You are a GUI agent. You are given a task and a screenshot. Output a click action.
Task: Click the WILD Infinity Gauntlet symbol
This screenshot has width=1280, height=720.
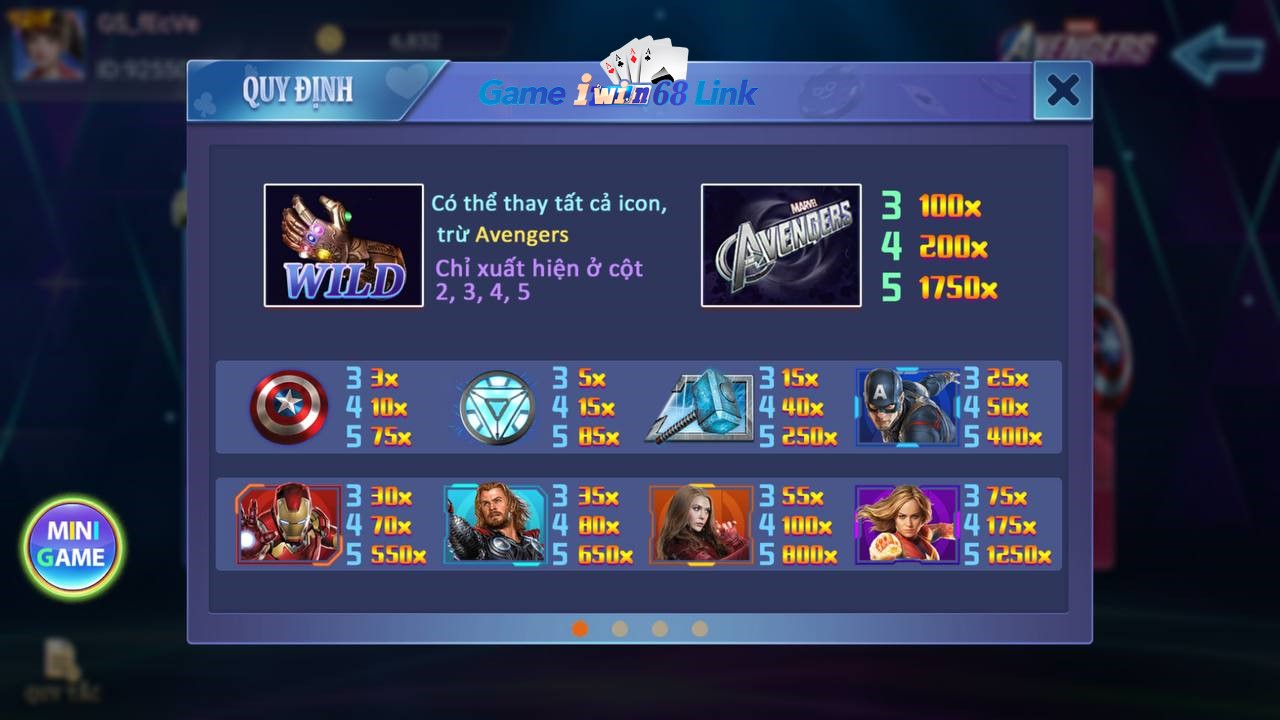(x=343, y=244)
